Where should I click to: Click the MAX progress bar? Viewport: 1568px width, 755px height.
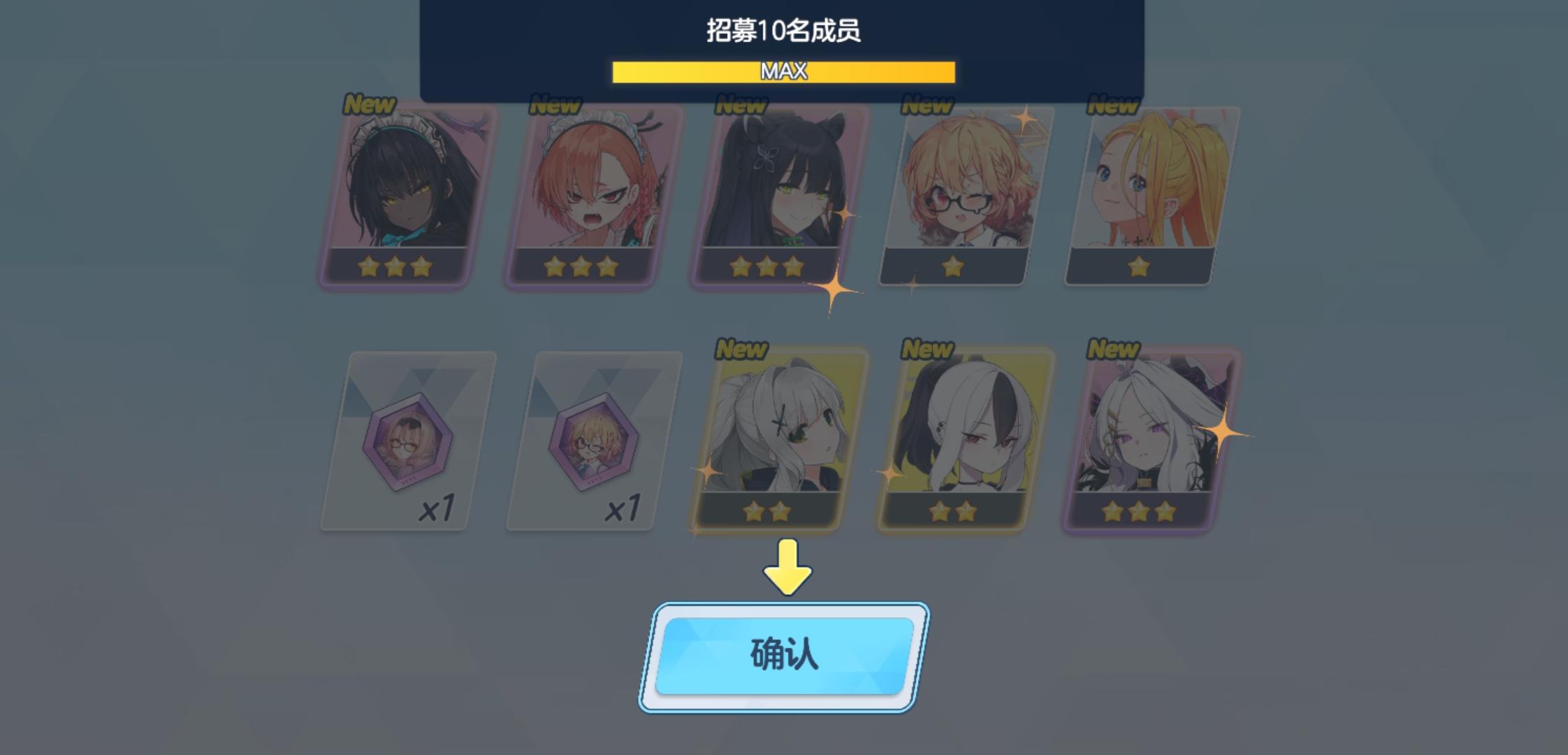coord(784,71)
